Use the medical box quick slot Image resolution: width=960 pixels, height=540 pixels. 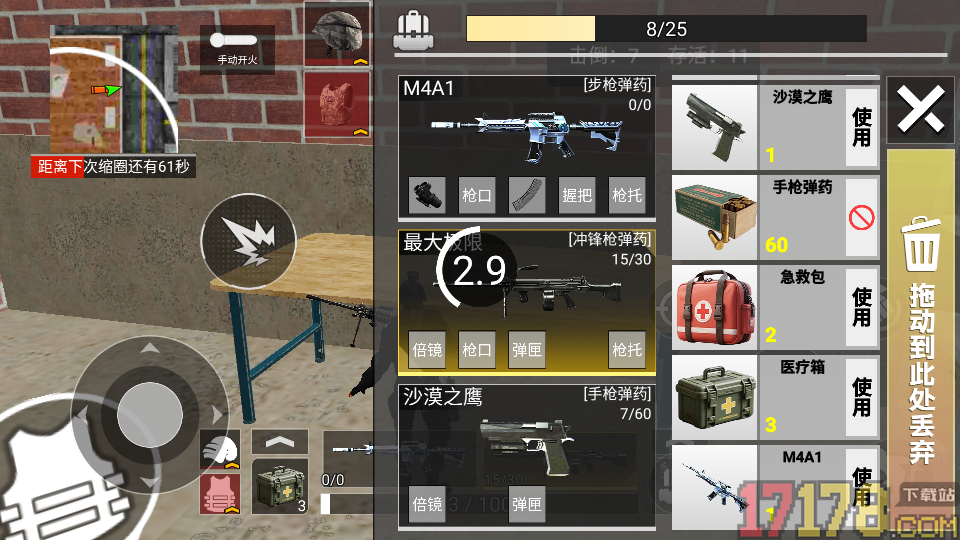[280, 487]
